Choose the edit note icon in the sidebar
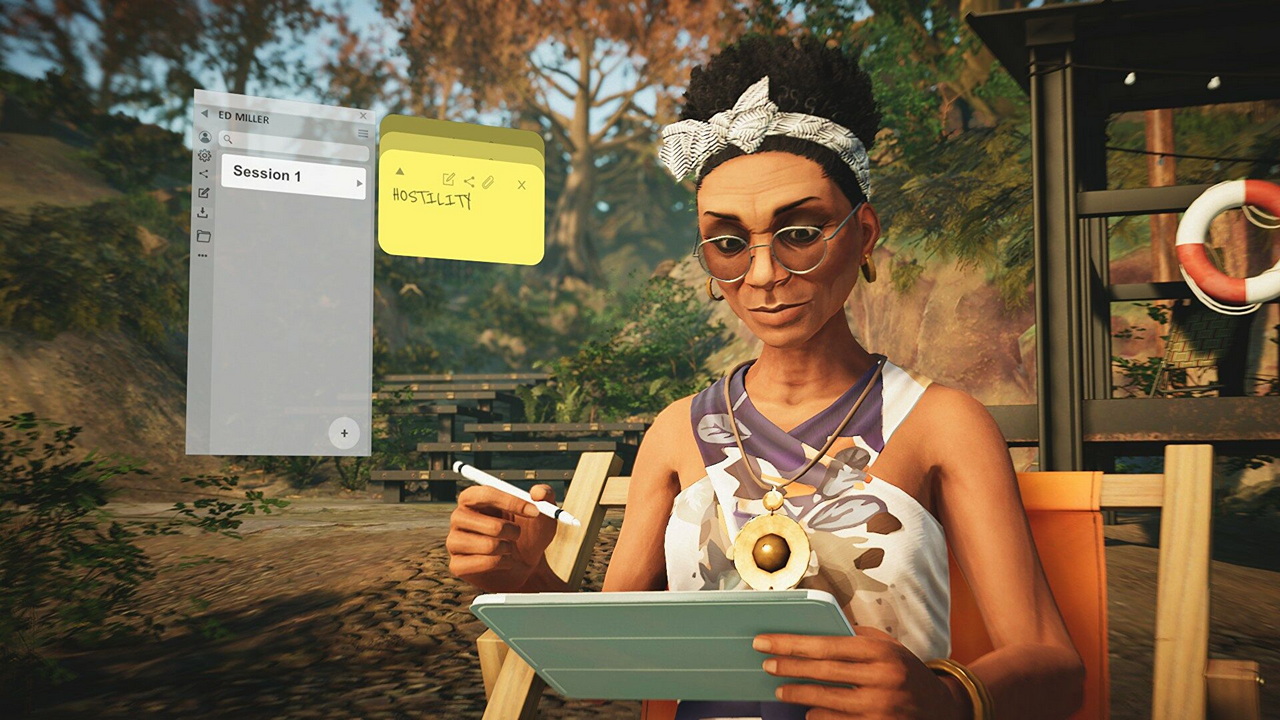The width and height of the screenshot is (1280, 720). coord(204,193)
